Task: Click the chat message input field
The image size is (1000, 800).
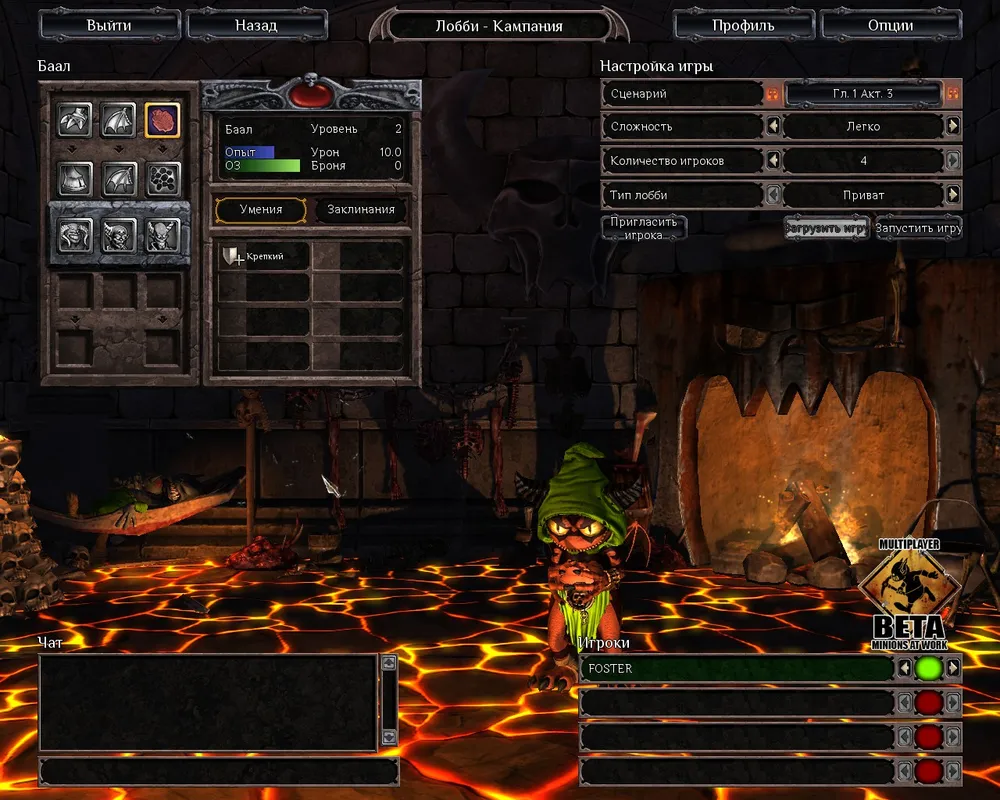Action: (218, 771)
